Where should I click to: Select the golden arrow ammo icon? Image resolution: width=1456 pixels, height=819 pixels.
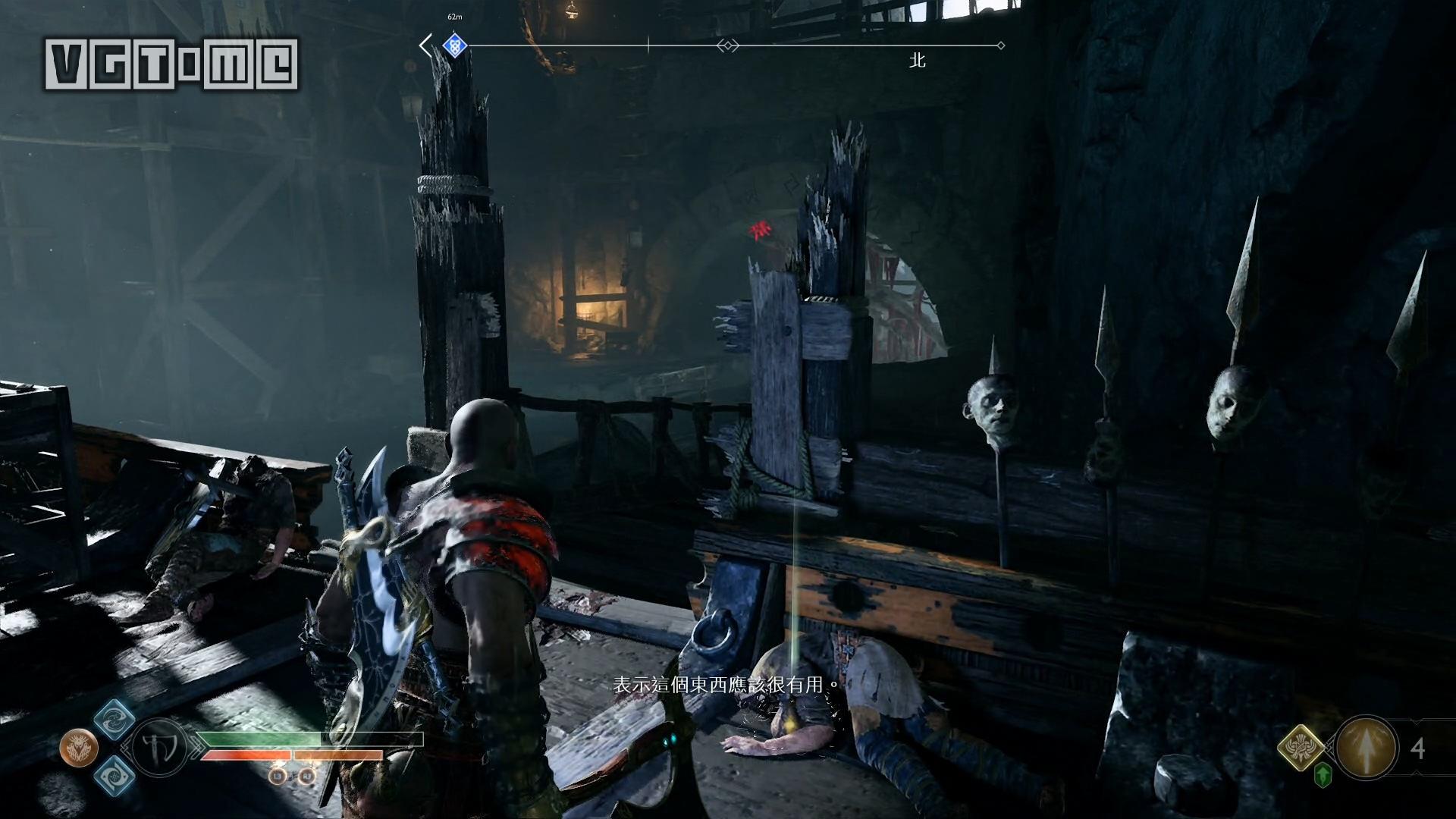click(x=1367, y=748)
